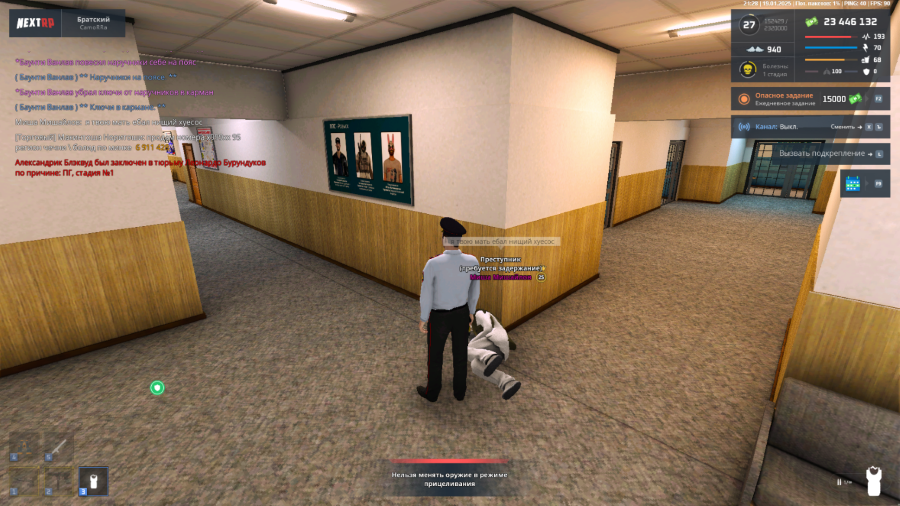Viewport: 900px width, 506px height.
Task: Click the NextRP logo
Action: click(35, 23)
